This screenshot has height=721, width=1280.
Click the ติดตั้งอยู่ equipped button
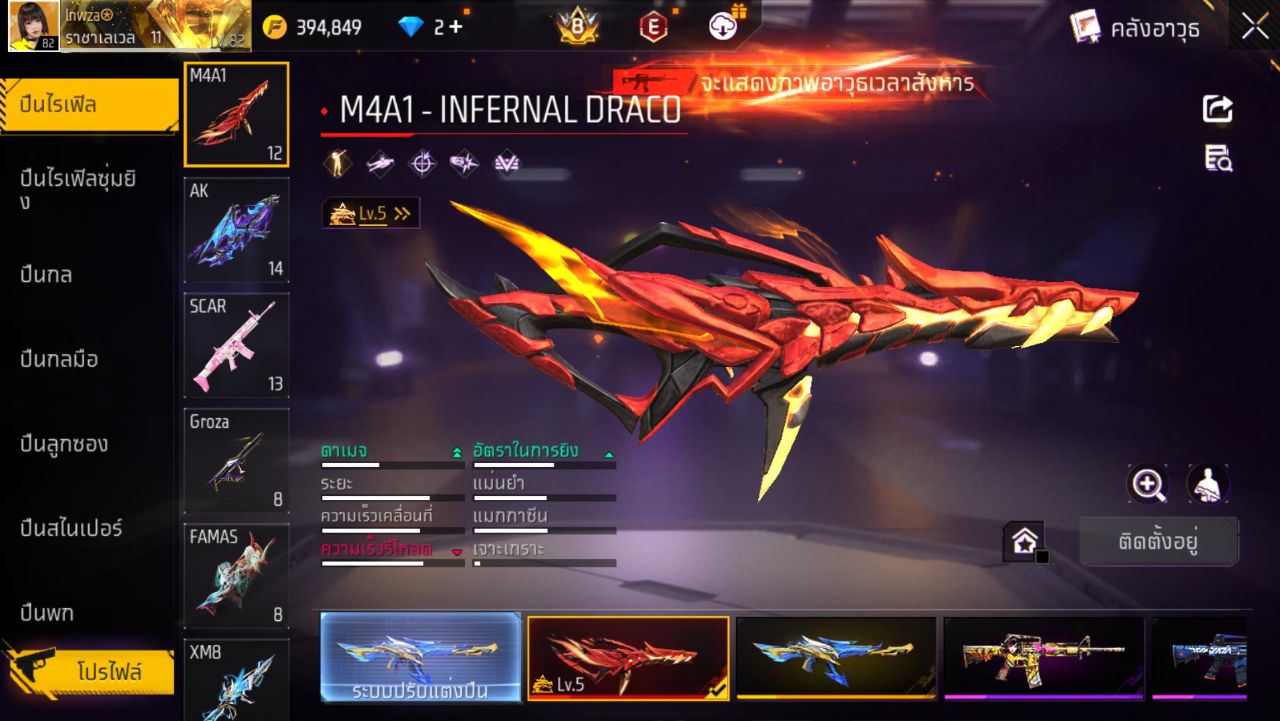[x=1158, y=542]
